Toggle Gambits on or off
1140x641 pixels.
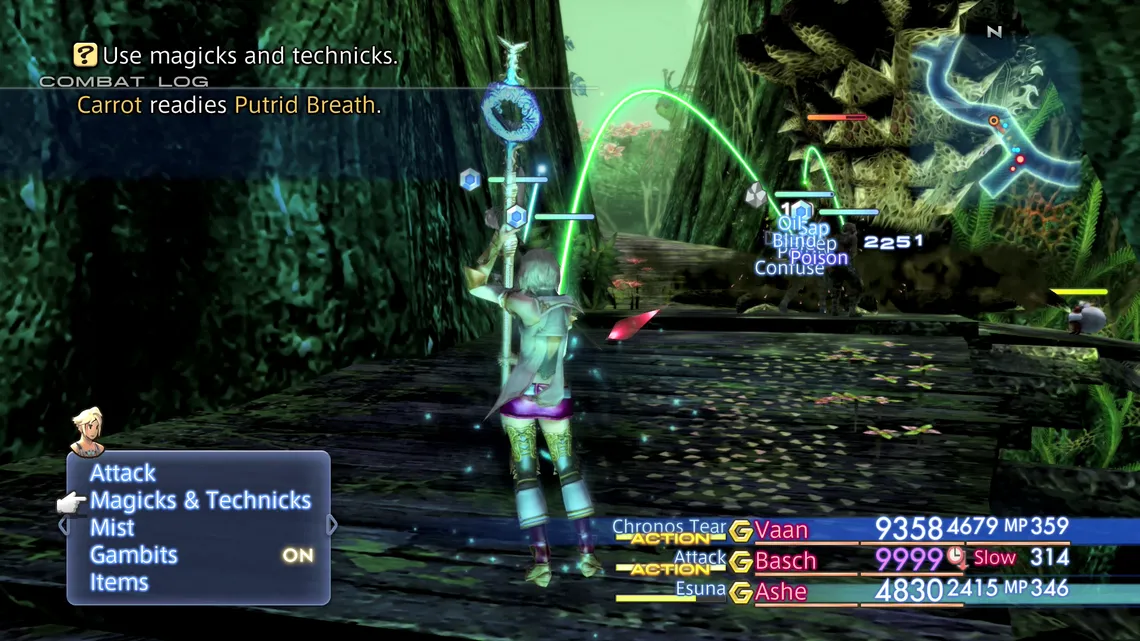pyautogui.click(x=134, y=555)
